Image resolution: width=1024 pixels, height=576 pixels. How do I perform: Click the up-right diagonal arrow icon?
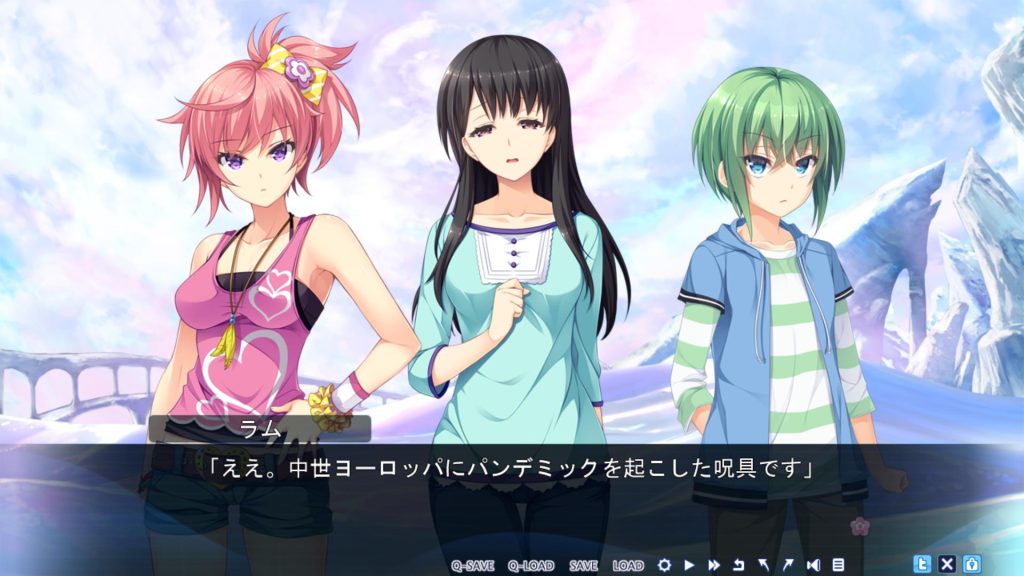click(788, 565)
